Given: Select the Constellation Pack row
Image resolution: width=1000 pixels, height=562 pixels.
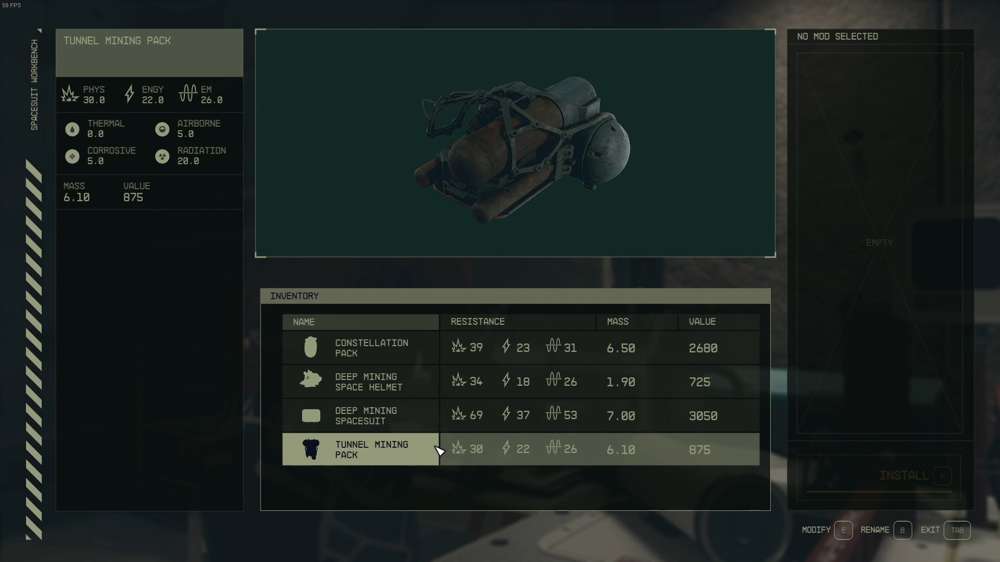Looking at the screenshot, I should coord(371,348).
